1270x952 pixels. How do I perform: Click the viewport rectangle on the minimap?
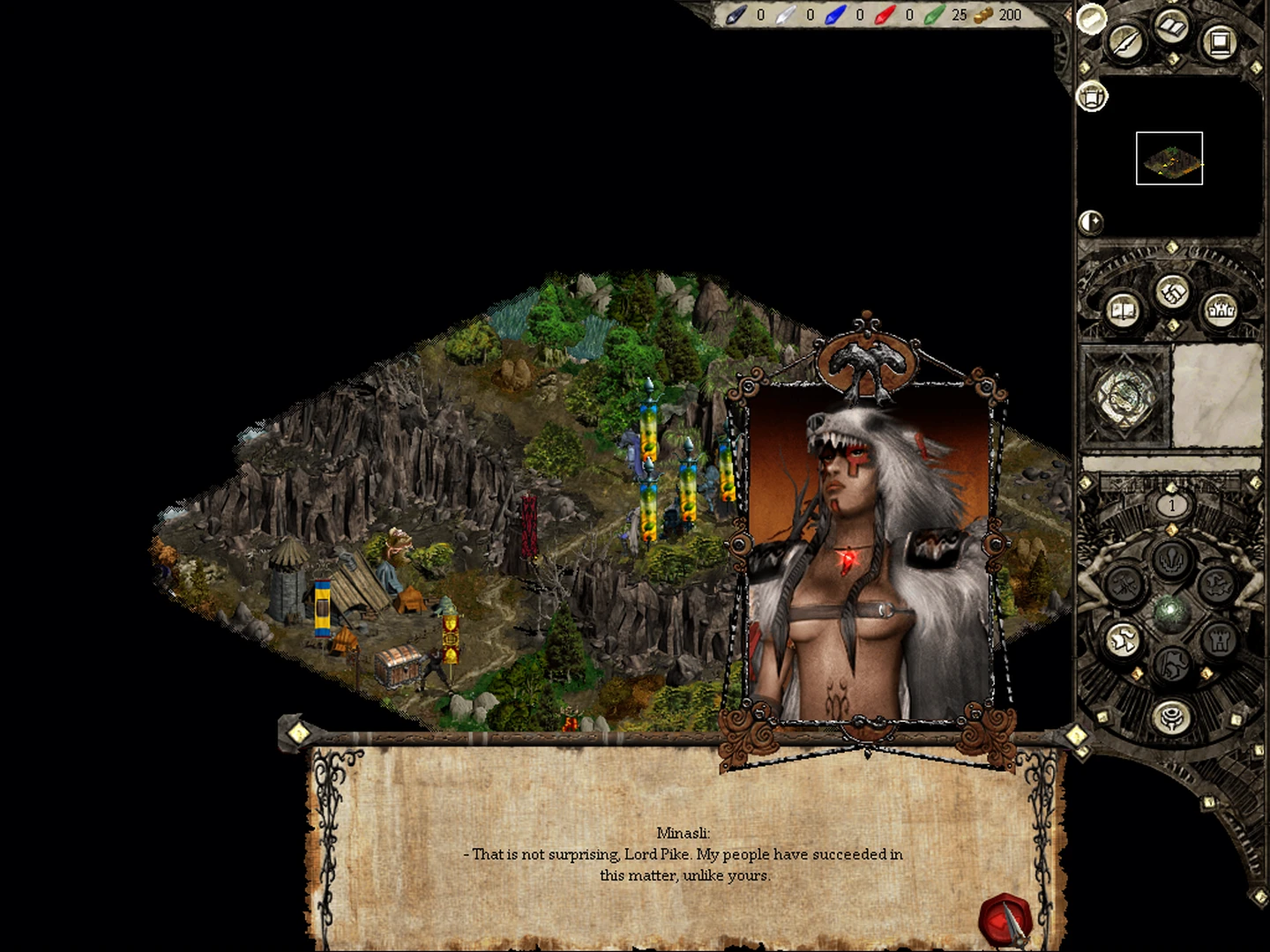tap(1169, 159)
